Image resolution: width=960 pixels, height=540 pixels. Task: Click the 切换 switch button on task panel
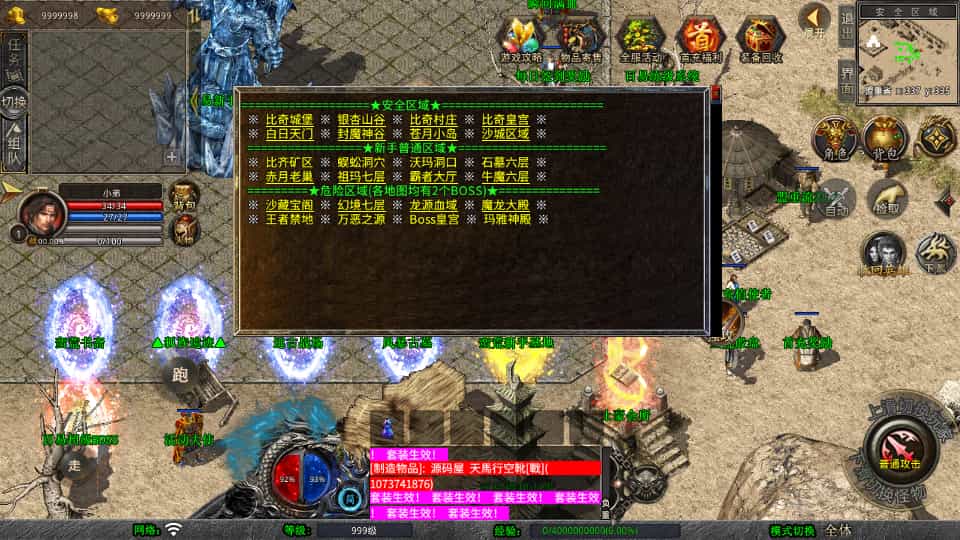14,100
